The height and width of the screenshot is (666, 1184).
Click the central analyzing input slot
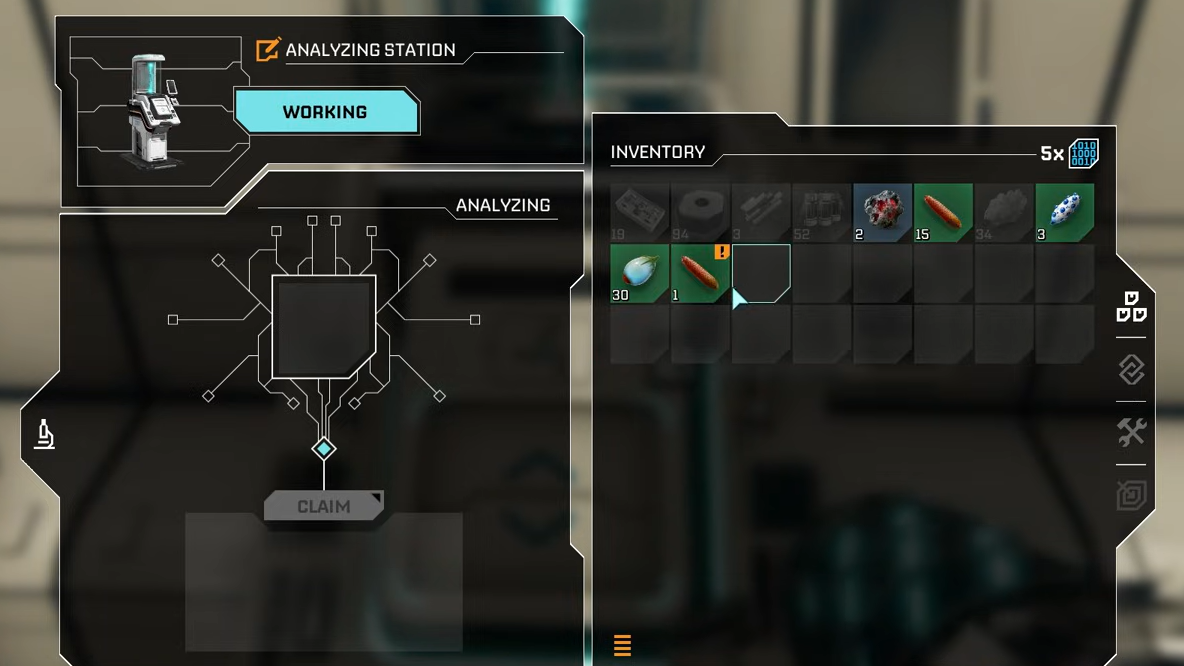coord(324,327)
